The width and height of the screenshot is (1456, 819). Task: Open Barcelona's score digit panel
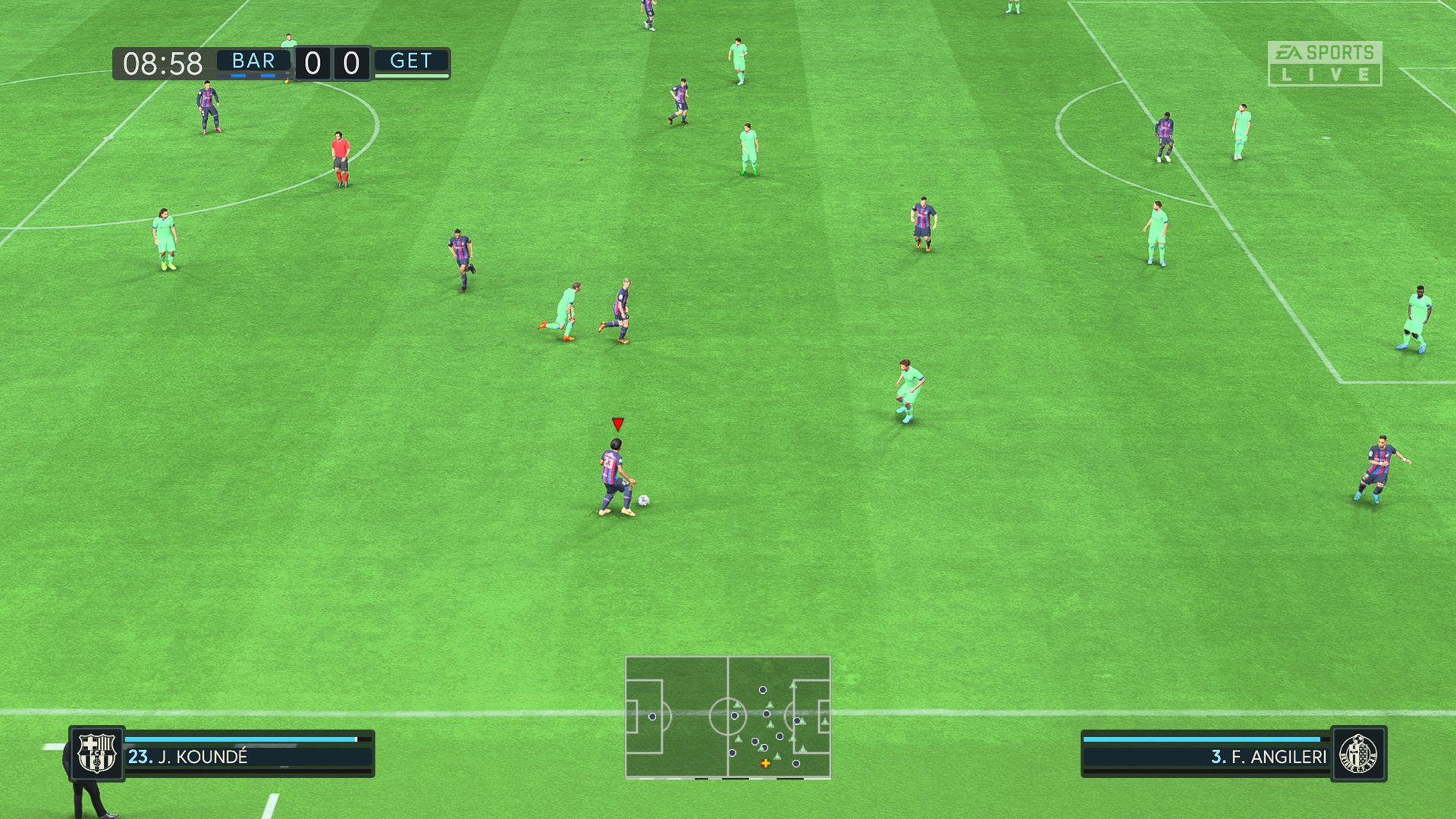312,61
